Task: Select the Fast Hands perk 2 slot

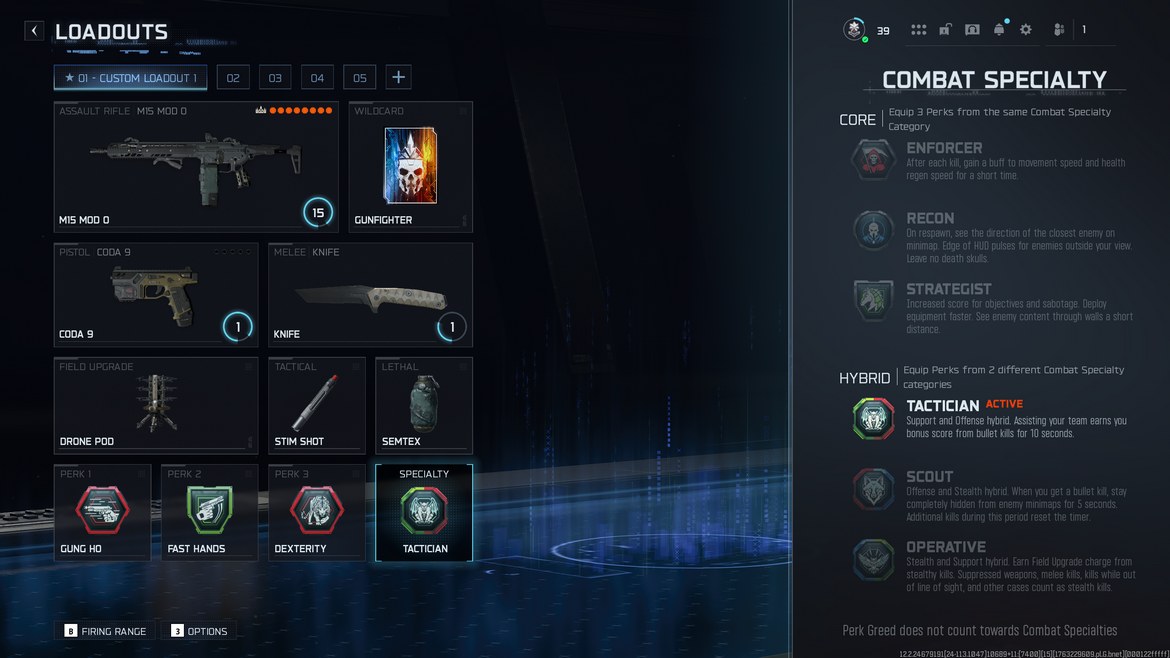Action: click(209, 512)
